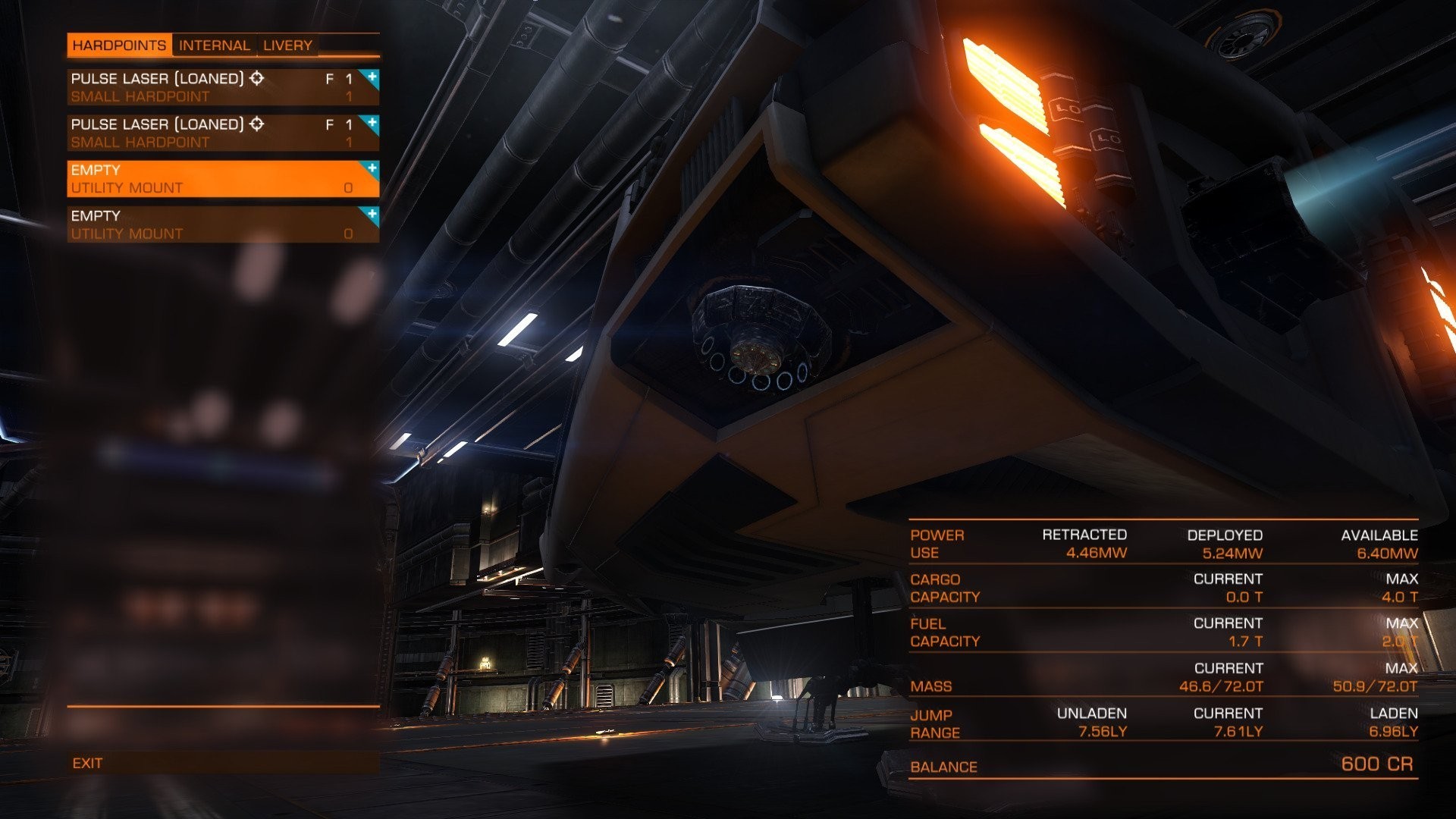Select the fire group F indicator on first Pulse Laser
Screen dimensions: 1456x819
click(x=329, y=77)
